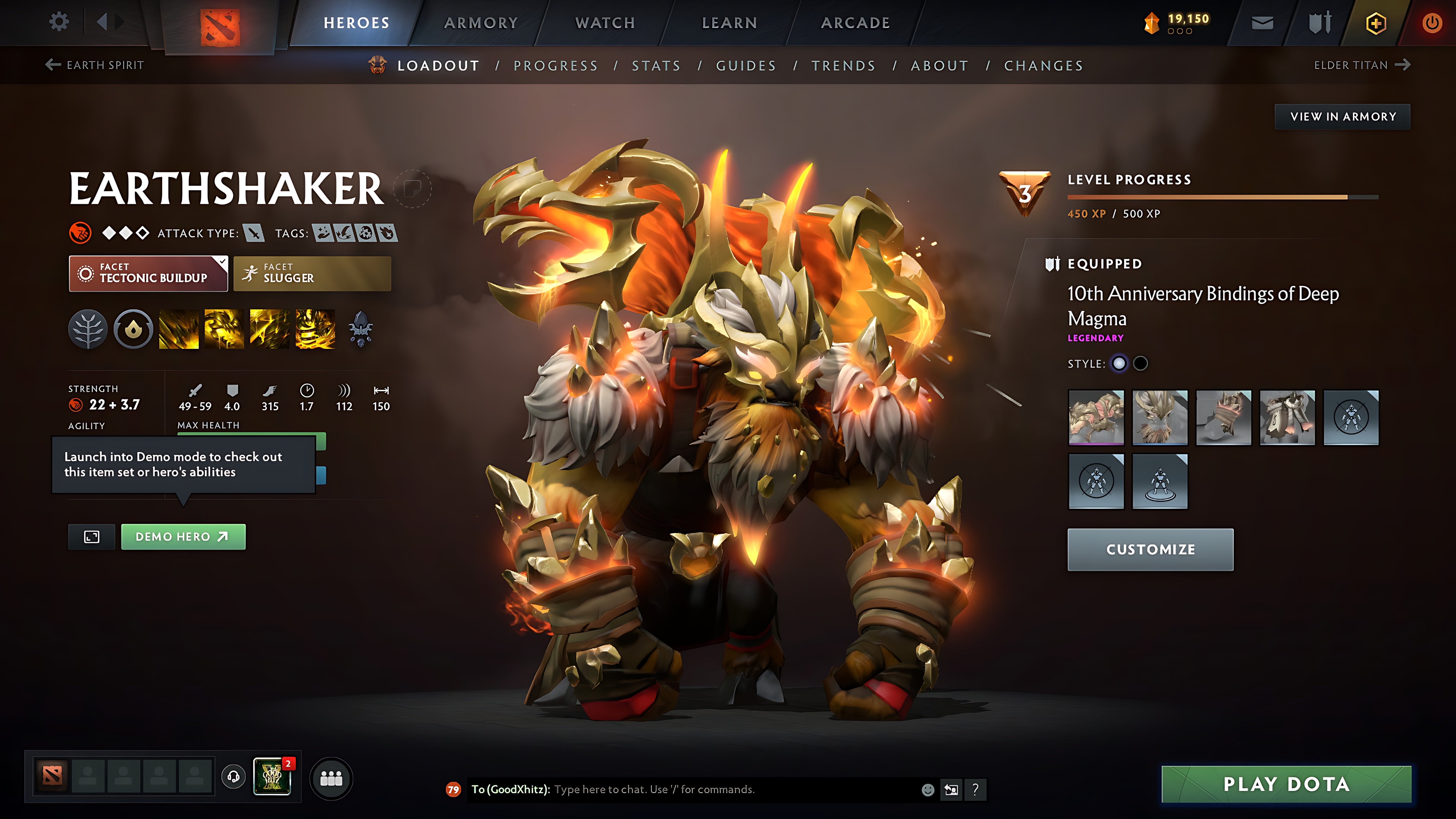The height and width of the screenshot is (819, 1456).
Task: Open the chat channel switcher arrow
Action: [951, 790]
